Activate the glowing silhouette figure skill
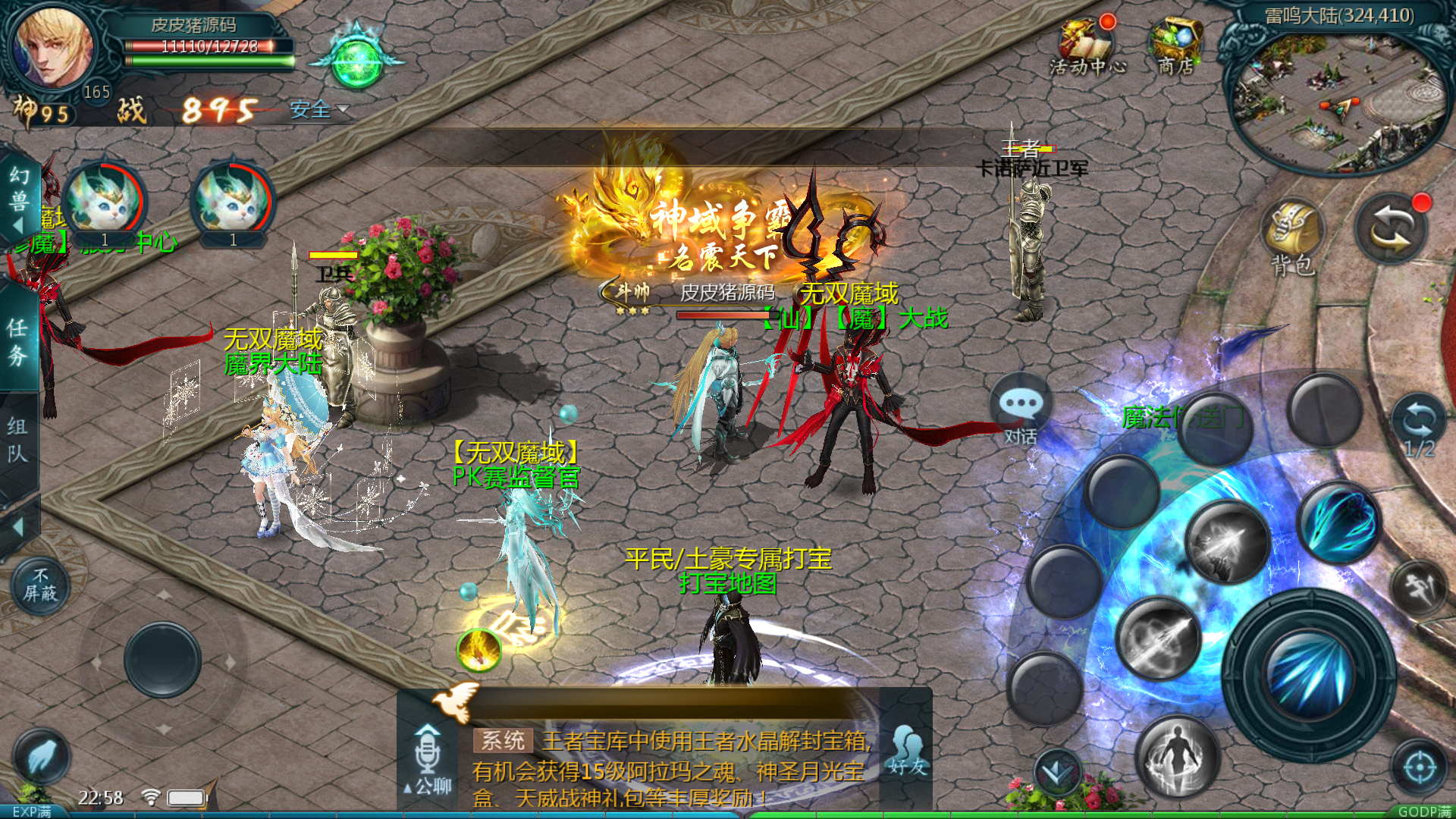This screenshot has width=1456, height=819. (1177, 755)
